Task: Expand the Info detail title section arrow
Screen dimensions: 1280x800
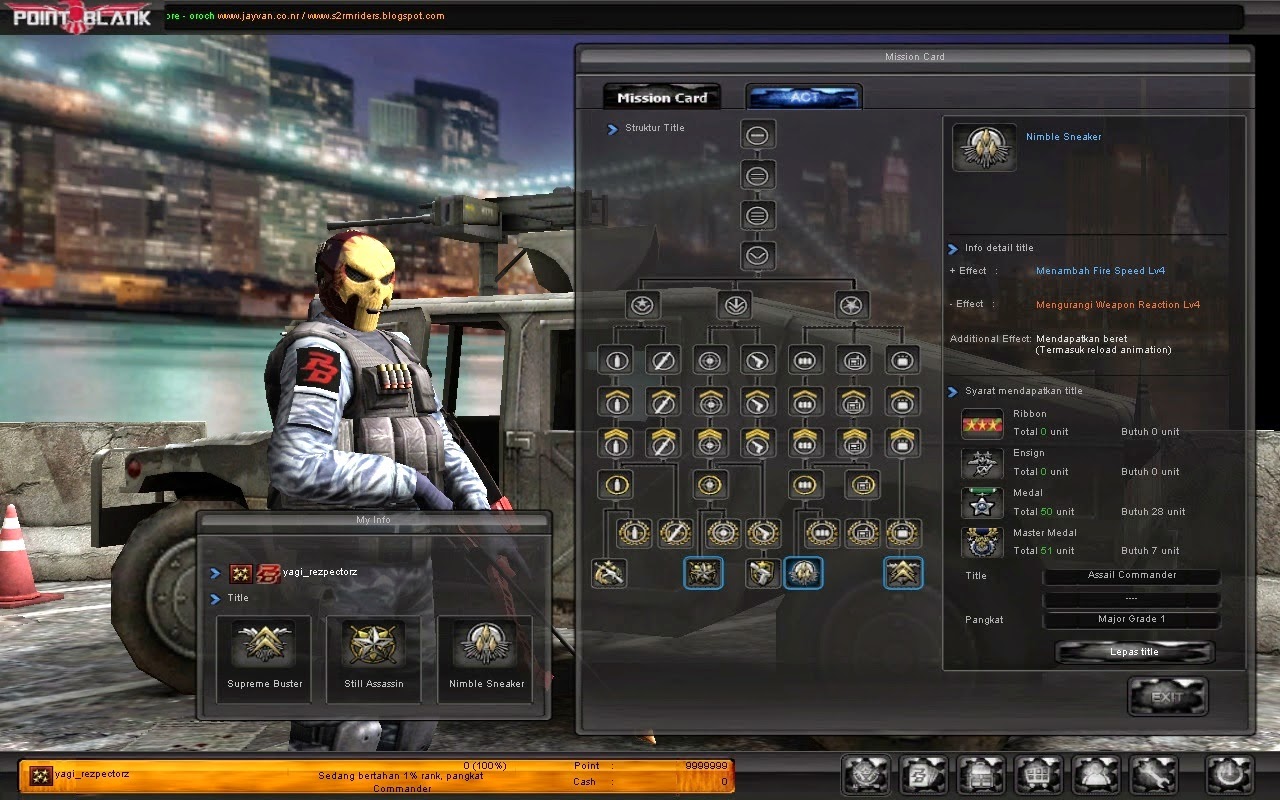Action: (951, 248)
